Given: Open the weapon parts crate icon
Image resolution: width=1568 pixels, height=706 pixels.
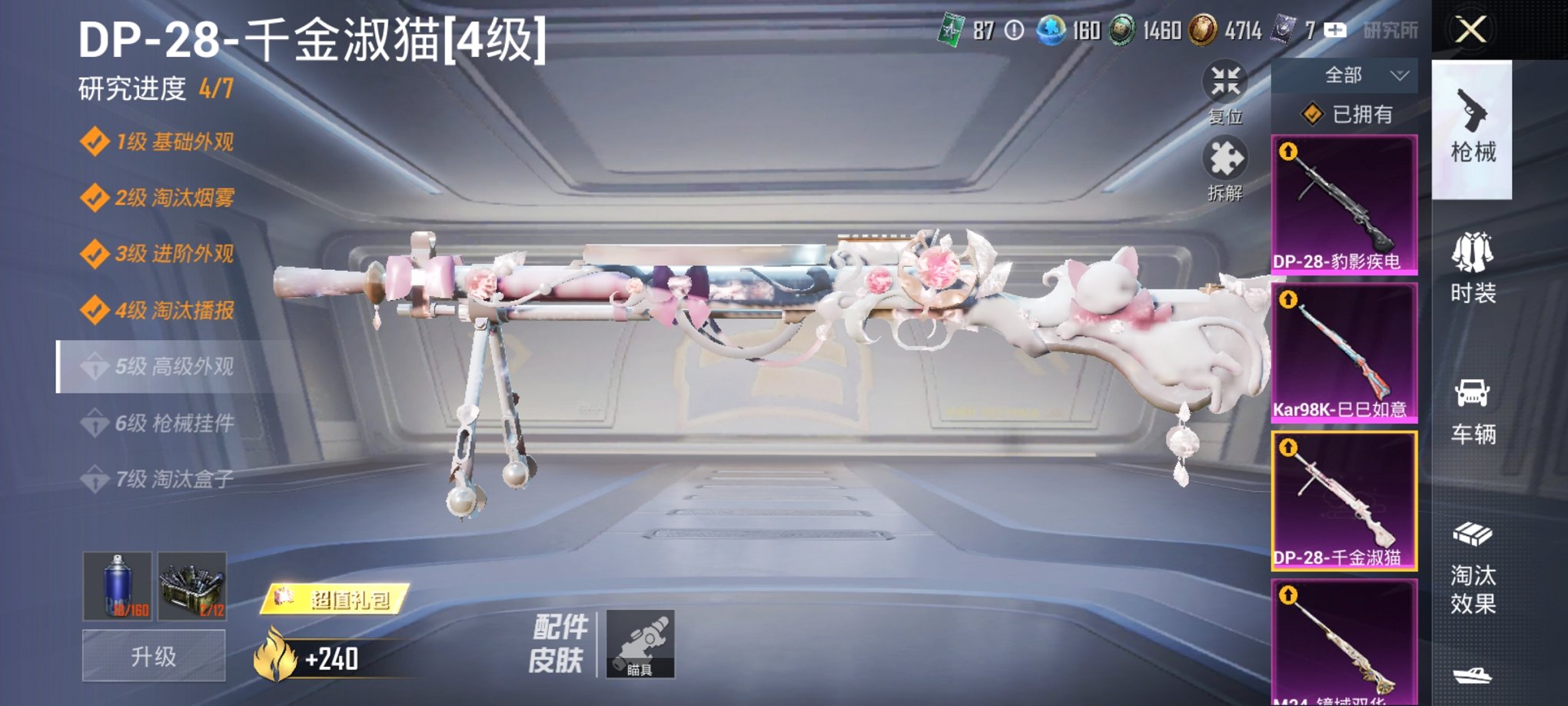Looking at the screenshot, I should (x=194, y=587).
